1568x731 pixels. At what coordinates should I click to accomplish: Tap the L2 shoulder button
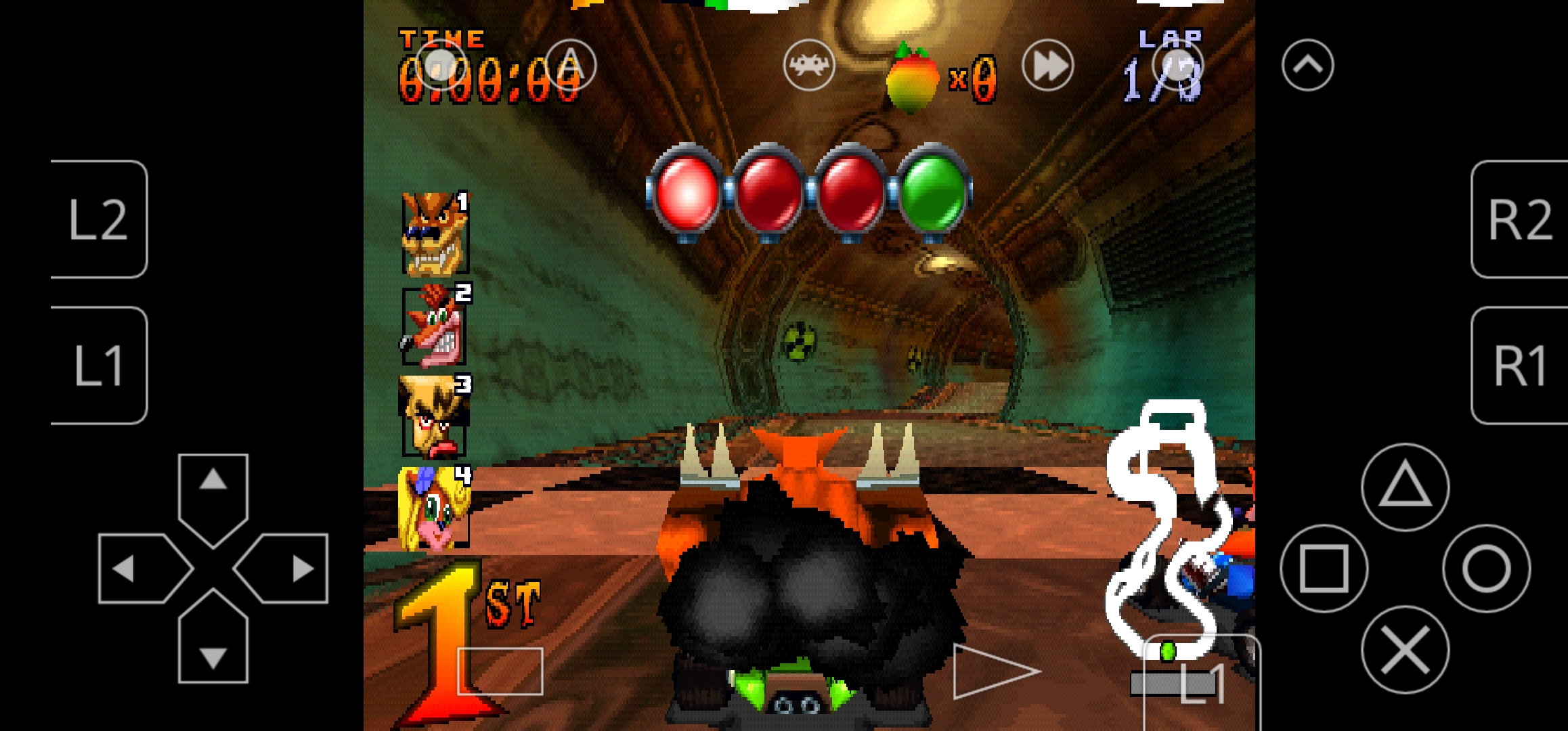pos(99,219)
